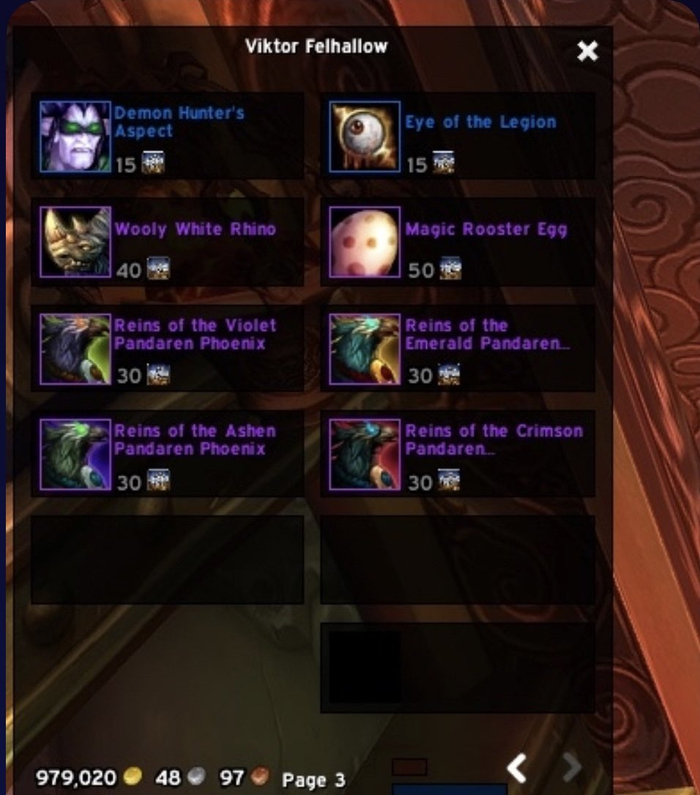
Task: Purchase the Wooly White Rhino mount
Action: (x=76, y=242)
